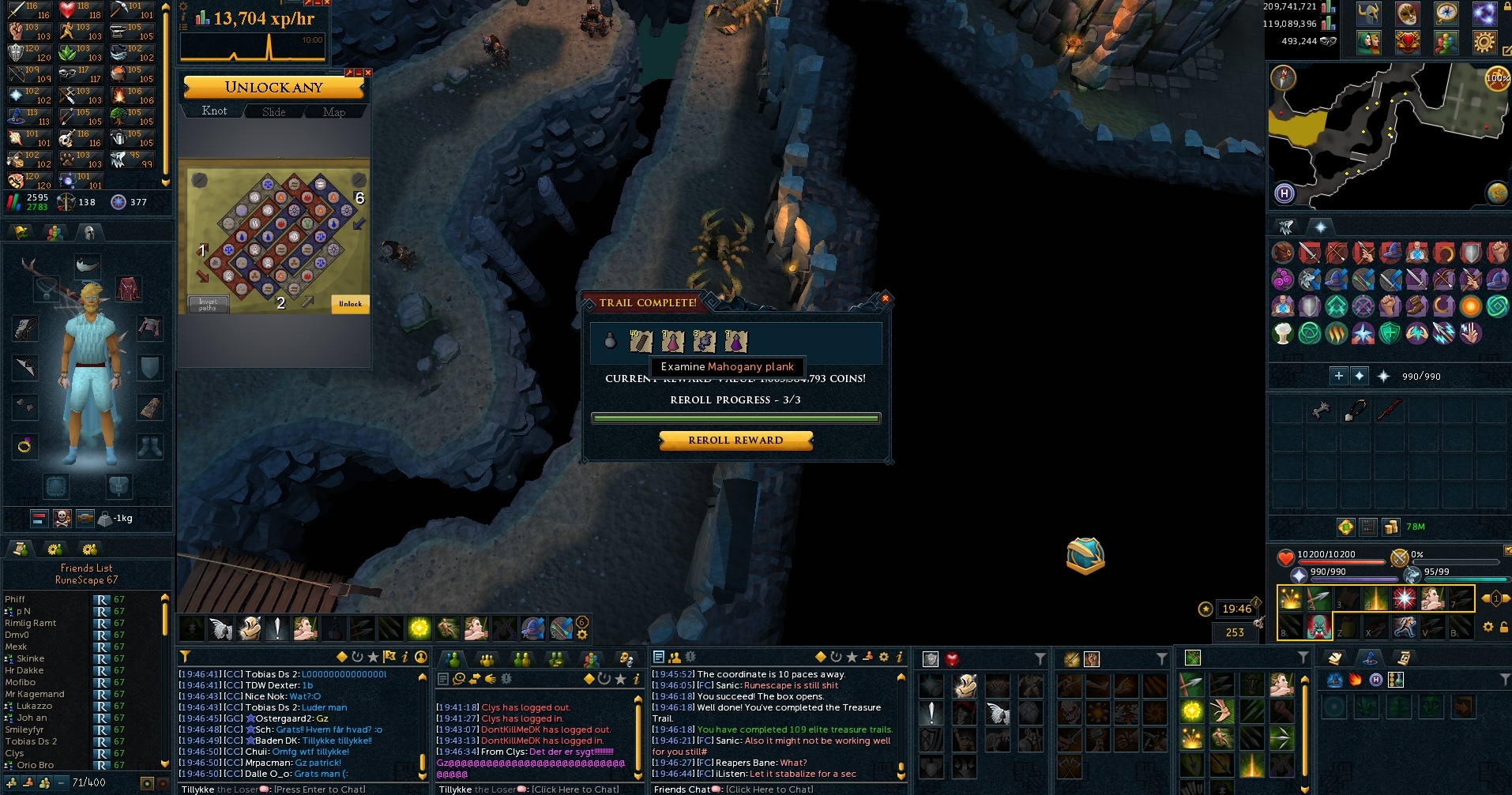Switch to the Slide tab in the puzzle window

click(273, 111)
